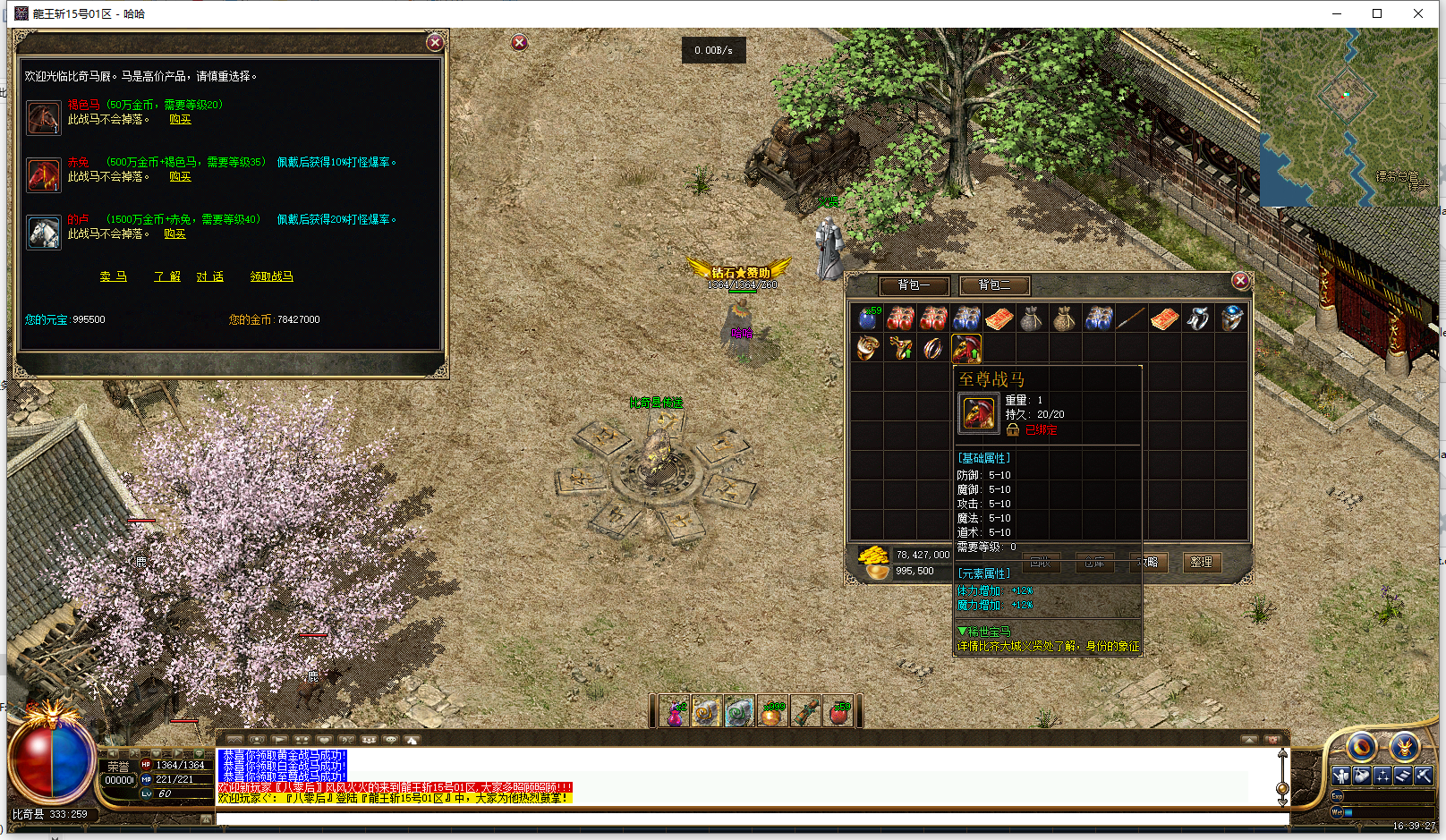Viewport: 1446px width, 840px height.
Task: Click the chat message input field
Action: point(752,819)
